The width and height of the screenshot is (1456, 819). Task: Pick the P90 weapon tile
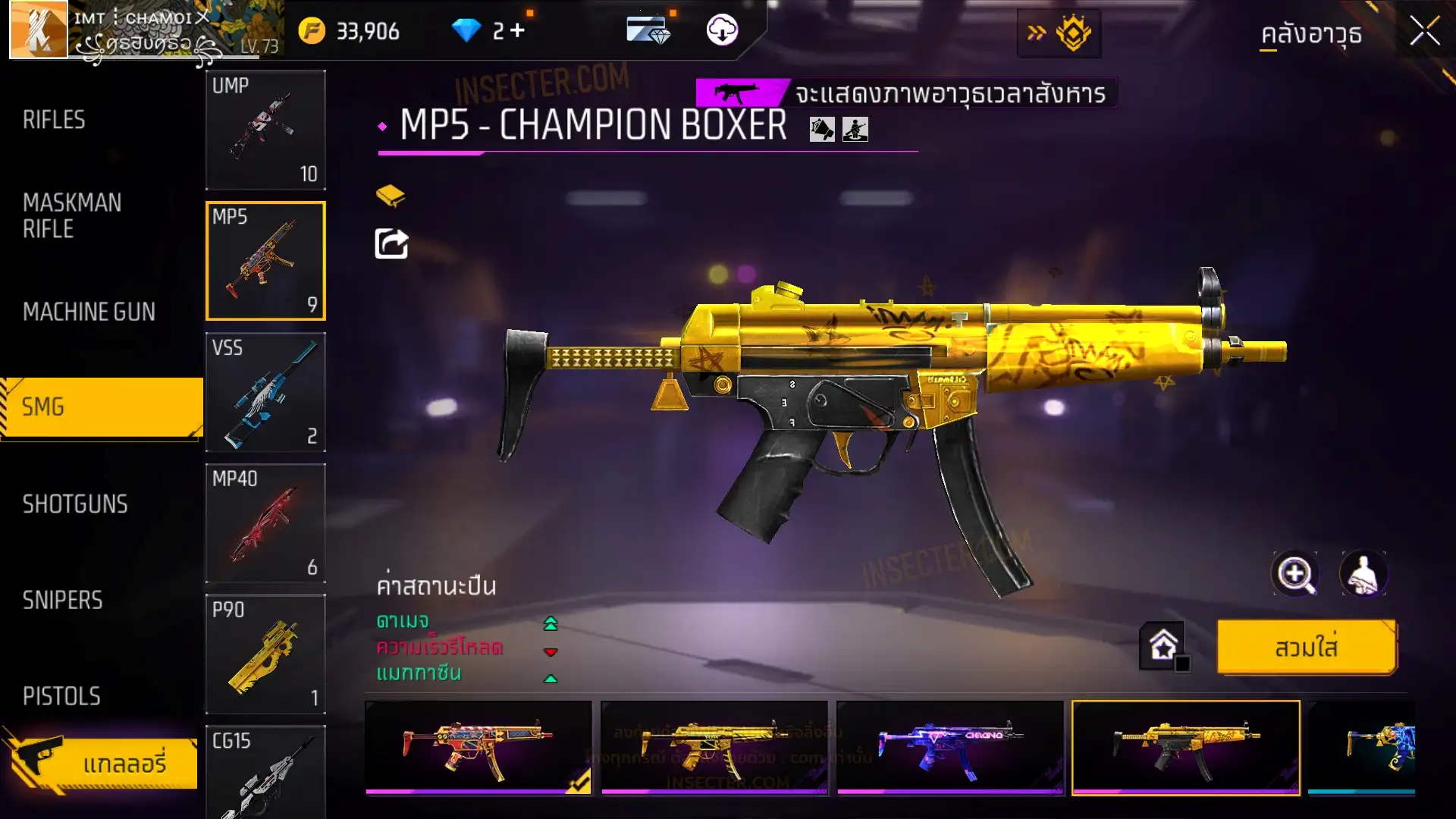coord(265,654)
